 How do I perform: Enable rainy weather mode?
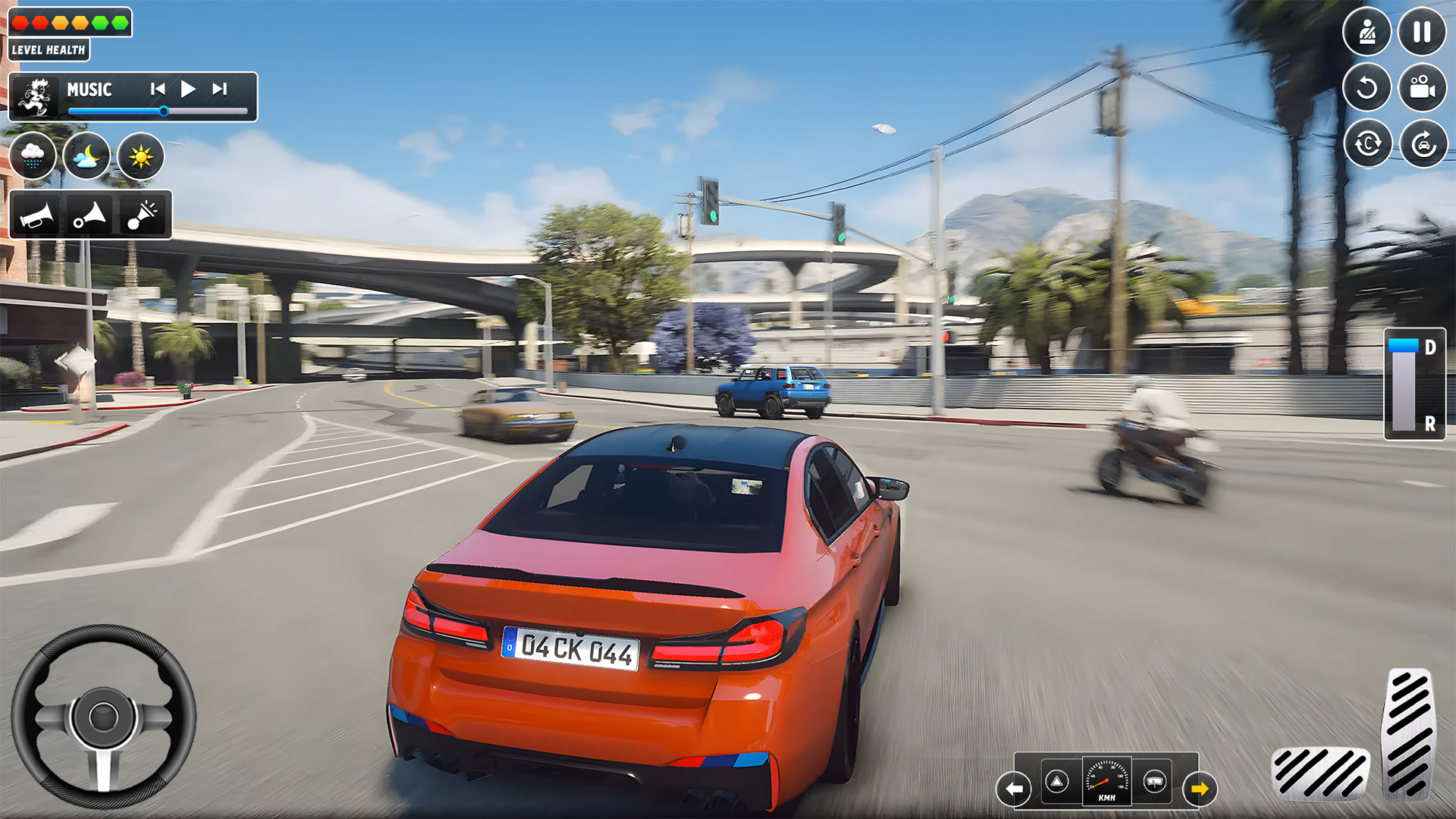[33, 155]
